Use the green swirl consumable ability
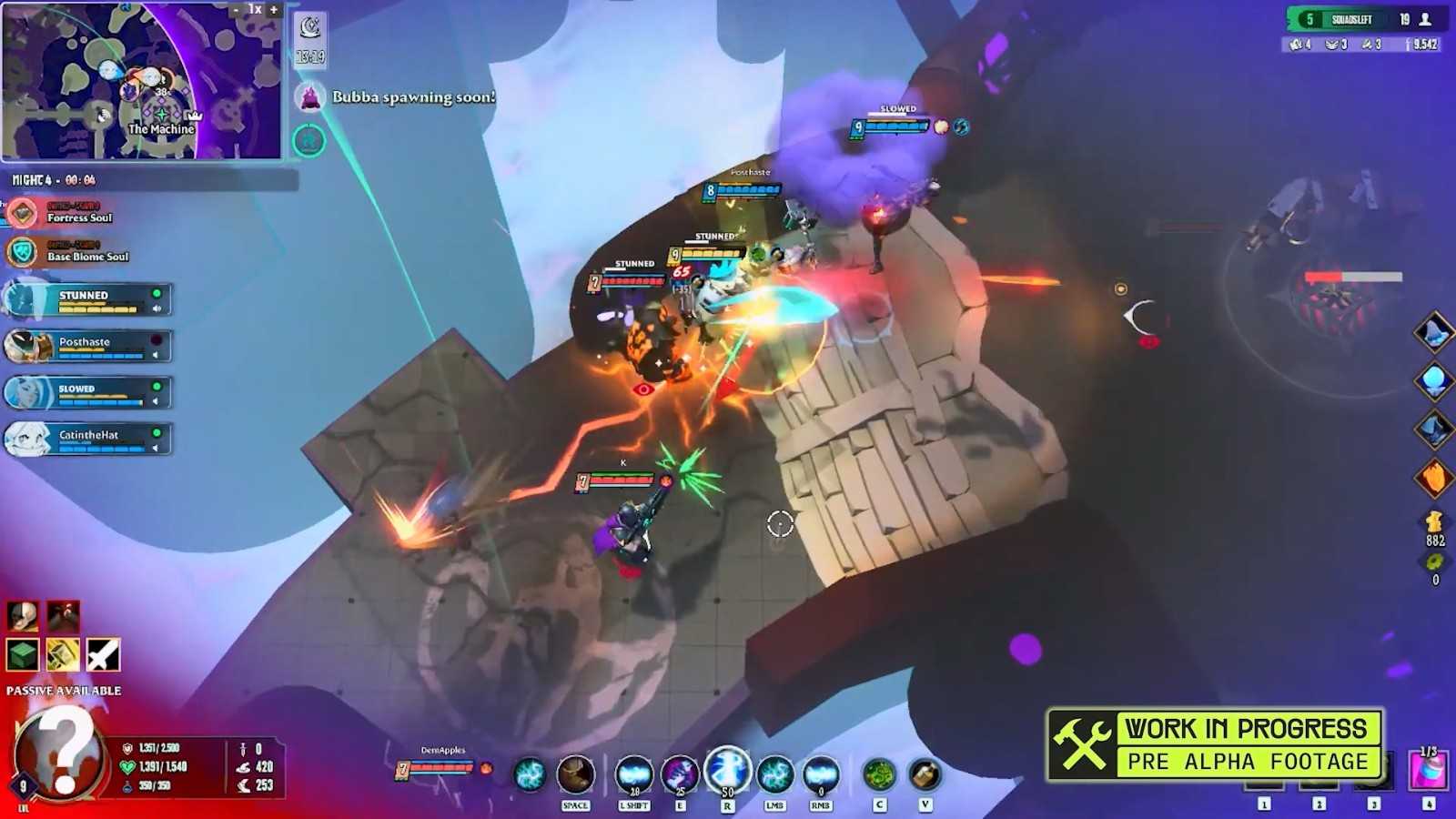Image resolution: width=1456 pixels, height=819 pixels. pyautogui.click(x=879, y=775)
